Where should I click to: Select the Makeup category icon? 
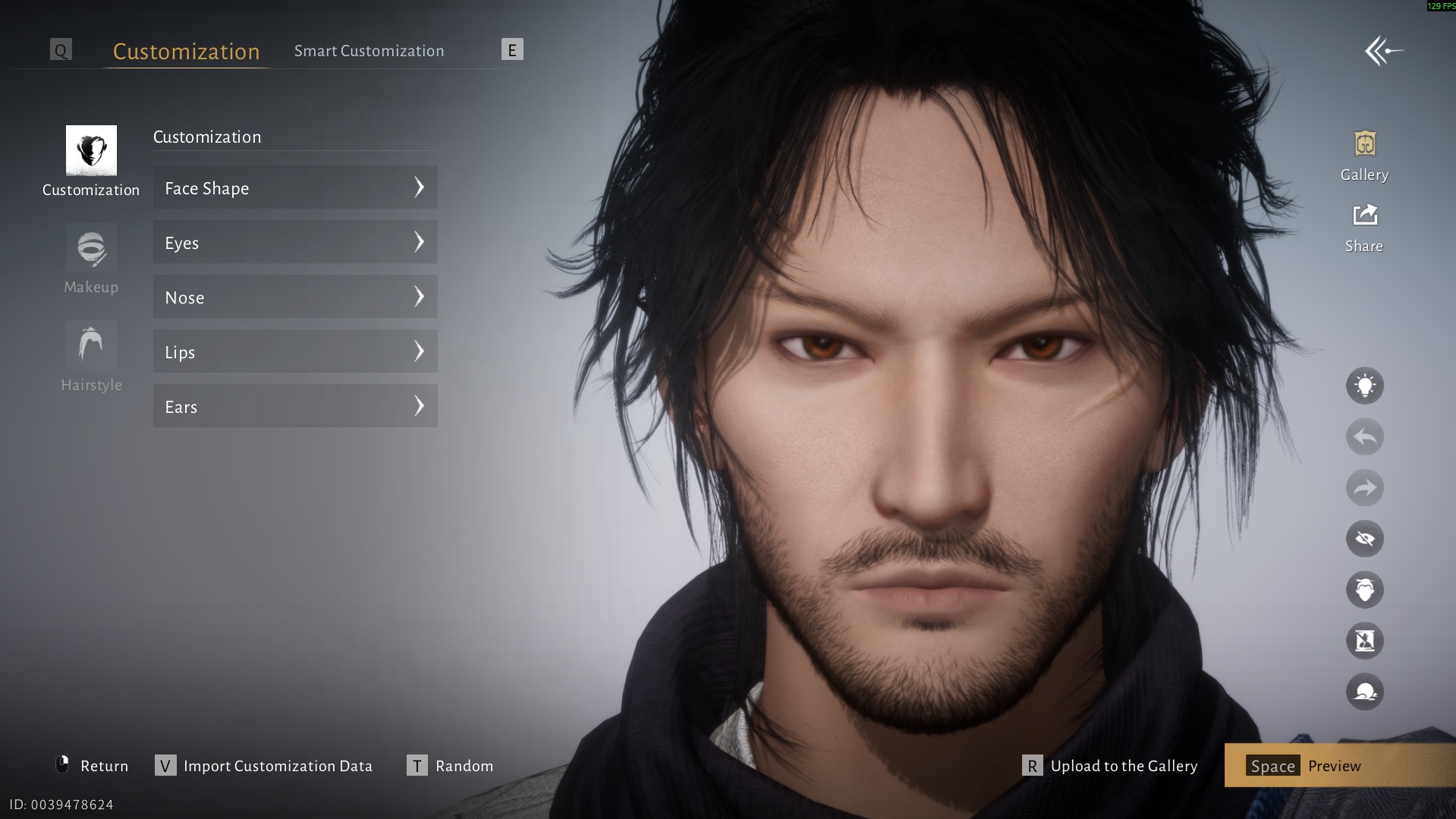(x=90, y=249)
